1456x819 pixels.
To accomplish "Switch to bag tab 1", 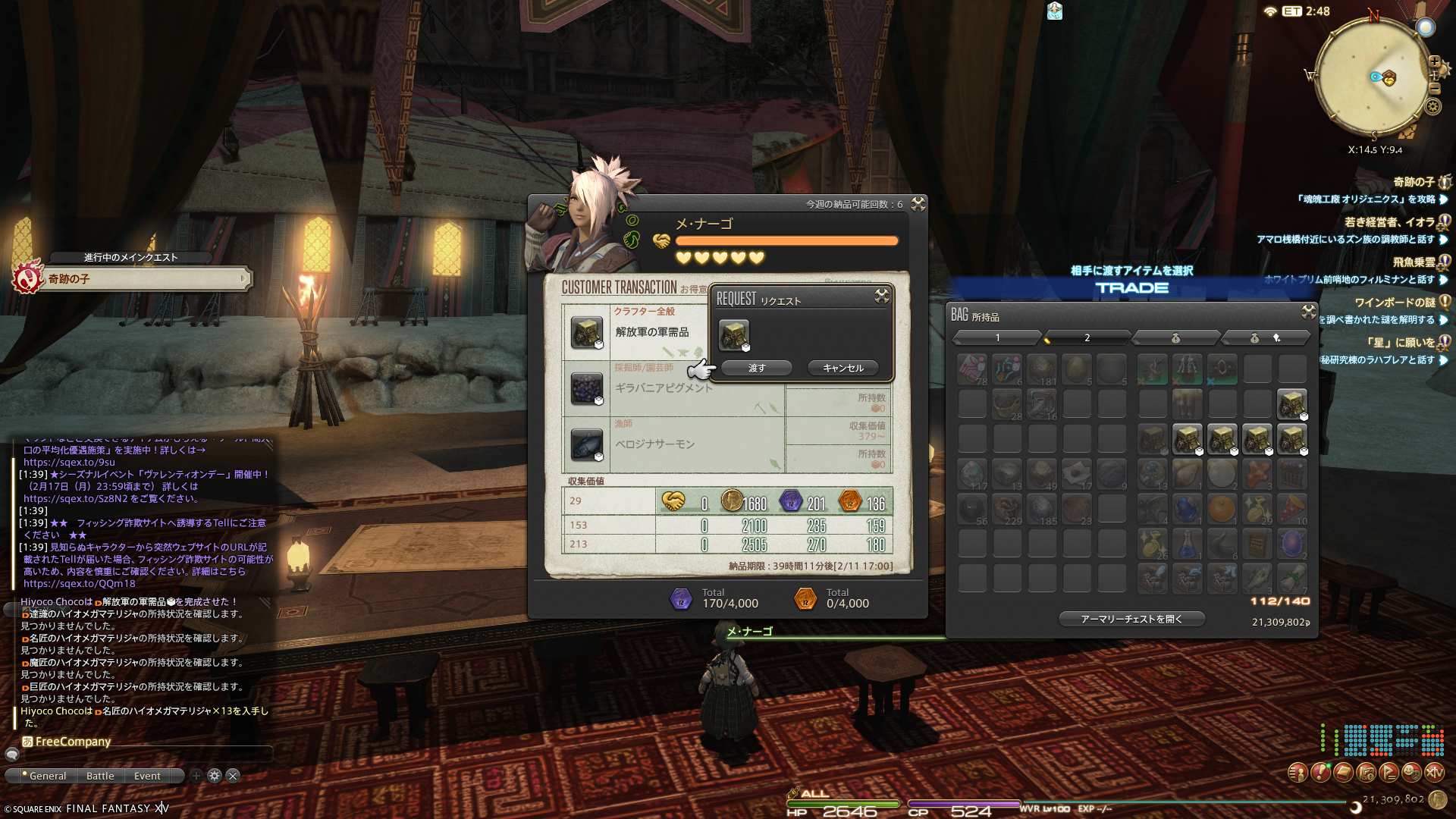I will coord(997,337).
